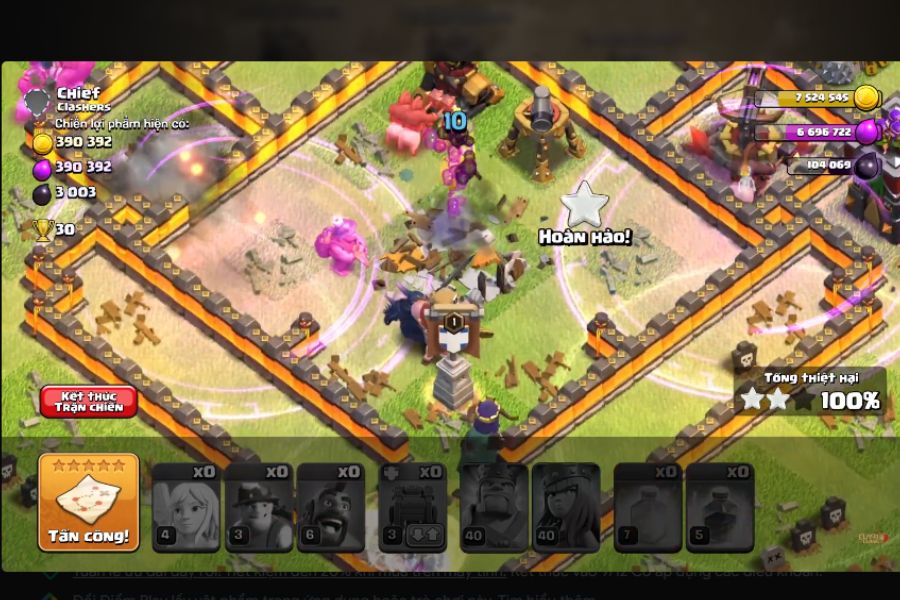The height and width of the screenshot is (600, 900).
Task: Choose the spell slot with level 5
Action: 720,507
